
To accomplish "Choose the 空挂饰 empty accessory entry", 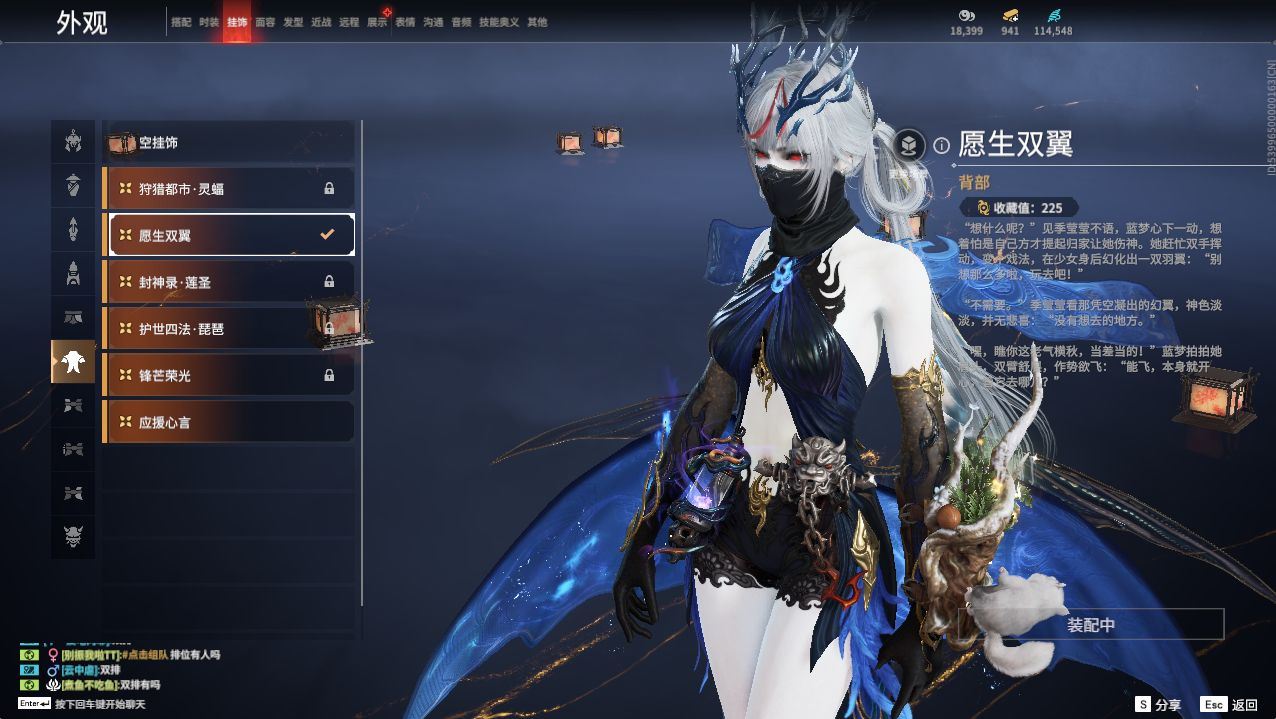I will 229,143.
